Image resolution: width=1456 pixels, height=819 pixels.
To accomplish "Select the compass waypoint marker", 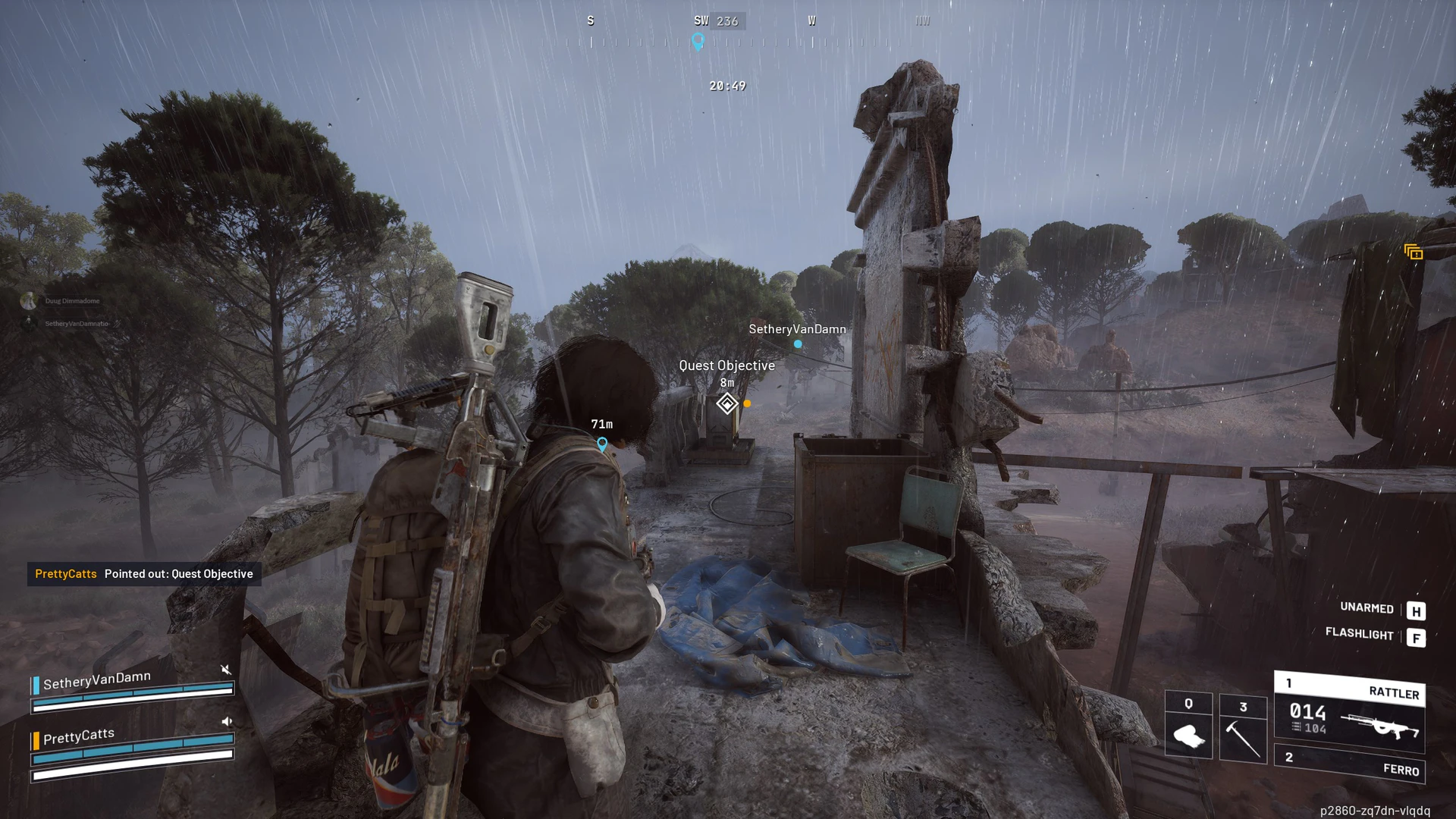I will click(x=698, y=41).
